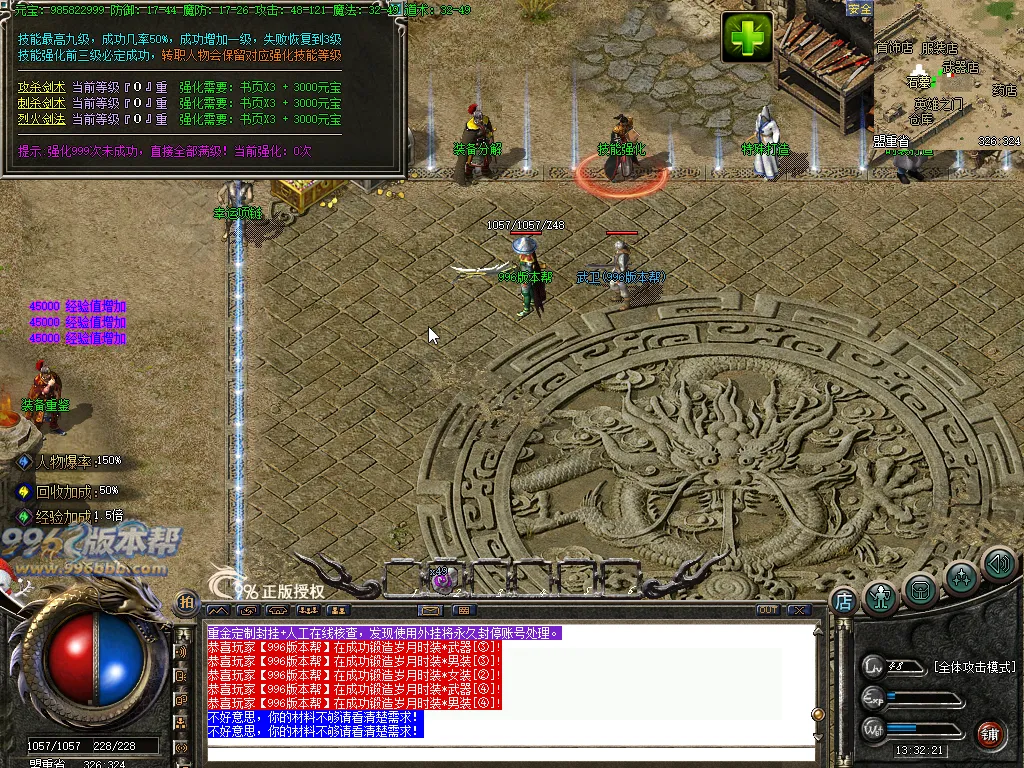Close the chat panel with X

pyautogui.click(x=799, y=610)
